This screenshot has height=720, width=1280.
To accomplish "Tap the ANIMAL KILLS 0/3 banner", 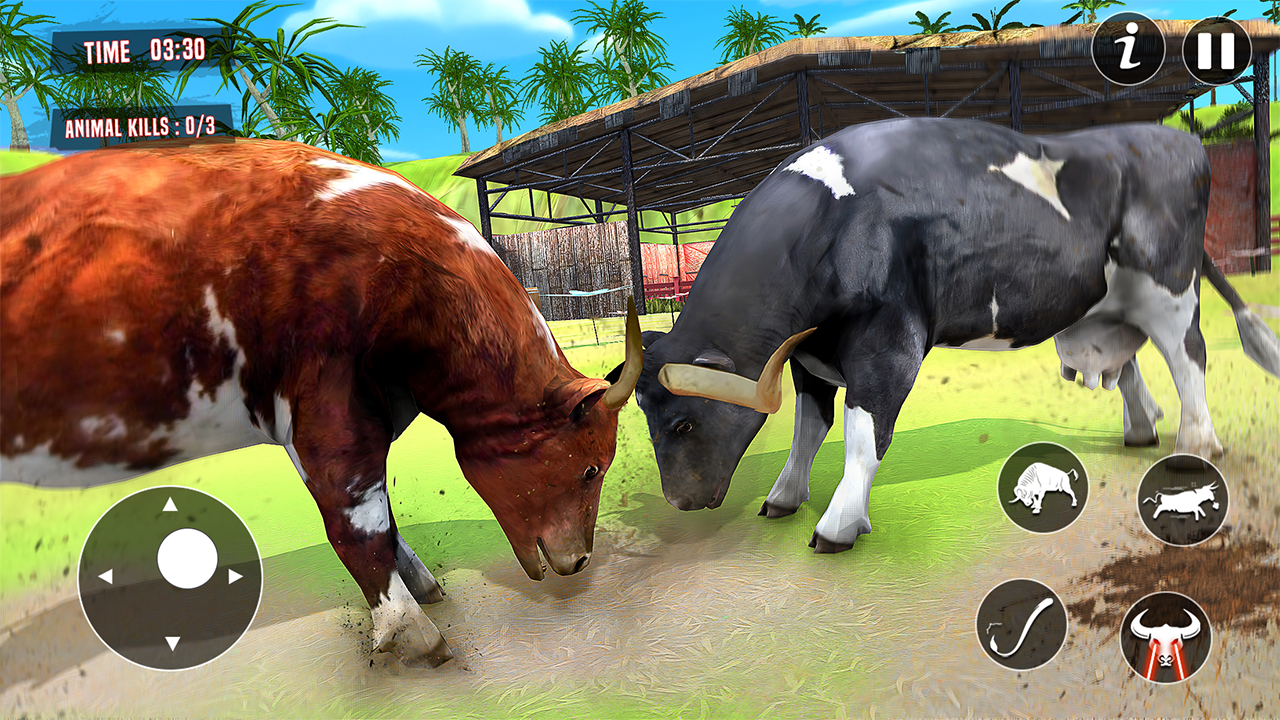I will point(140,128).
